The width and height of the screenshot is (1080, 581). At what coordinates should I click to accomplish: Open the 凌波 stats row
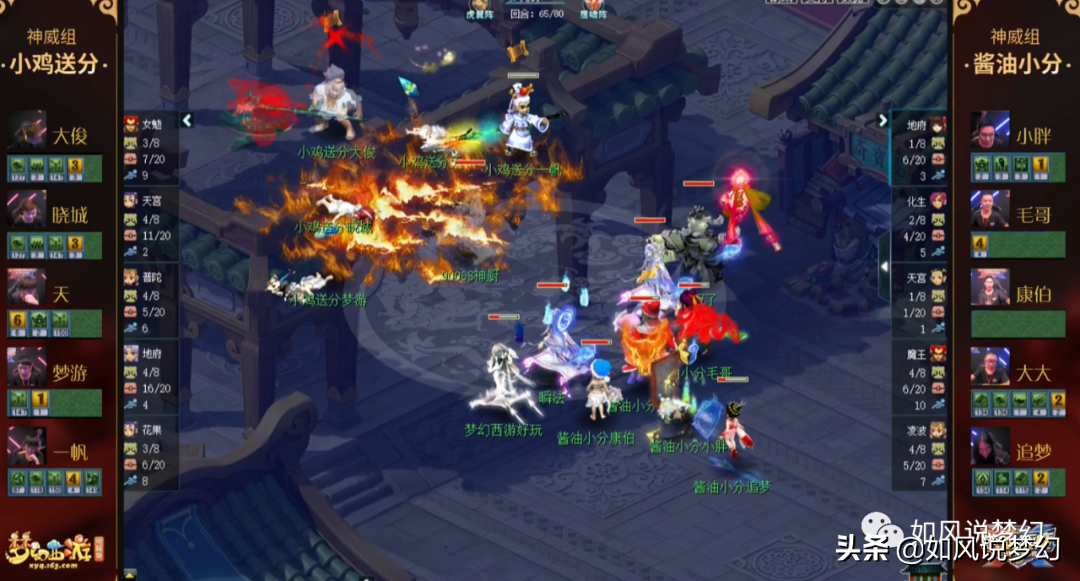tap(918, 454)
